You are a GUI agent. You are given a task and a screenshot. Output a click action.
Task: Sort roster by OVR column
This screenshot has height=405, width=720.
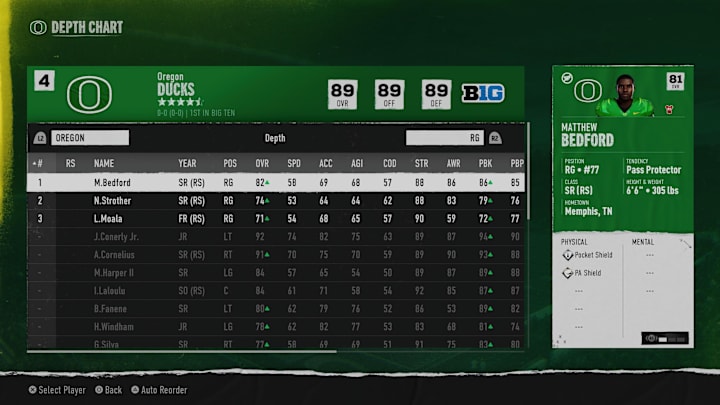262,163
